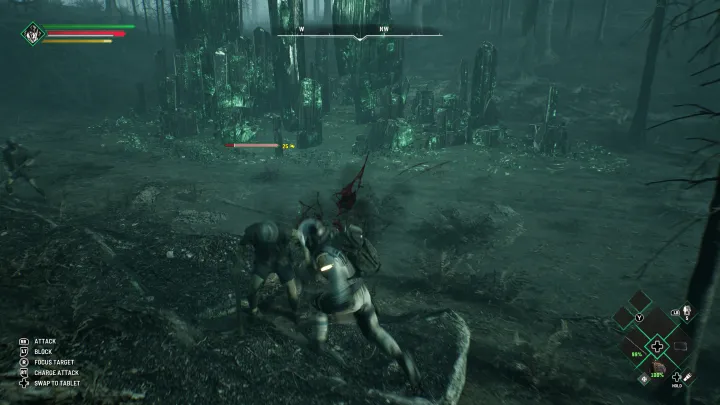720x405 pixels.
Task: Select the armor slot marked 100%
Action: point(658,369)
